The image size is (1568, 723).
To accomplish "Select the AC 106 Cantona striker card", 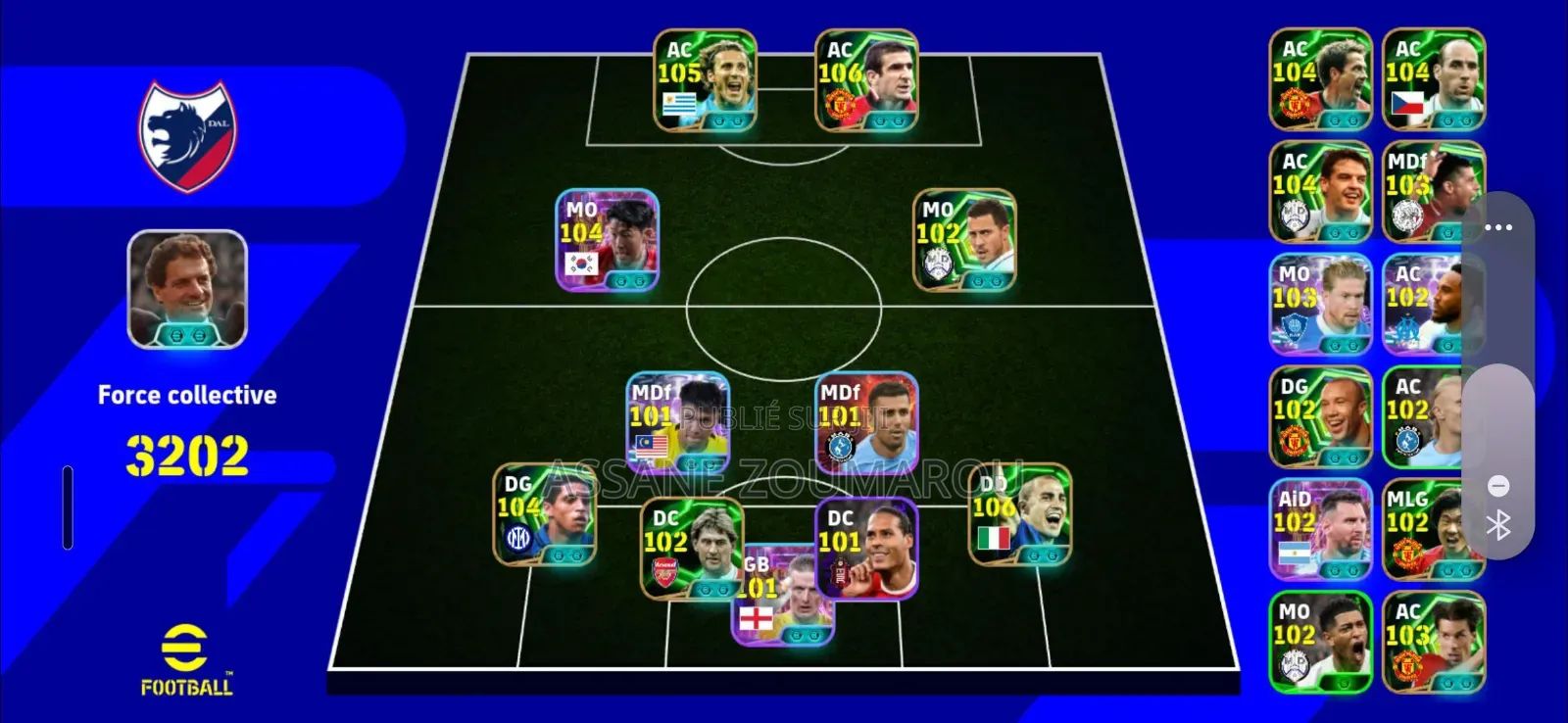I will tap(868, 78).
